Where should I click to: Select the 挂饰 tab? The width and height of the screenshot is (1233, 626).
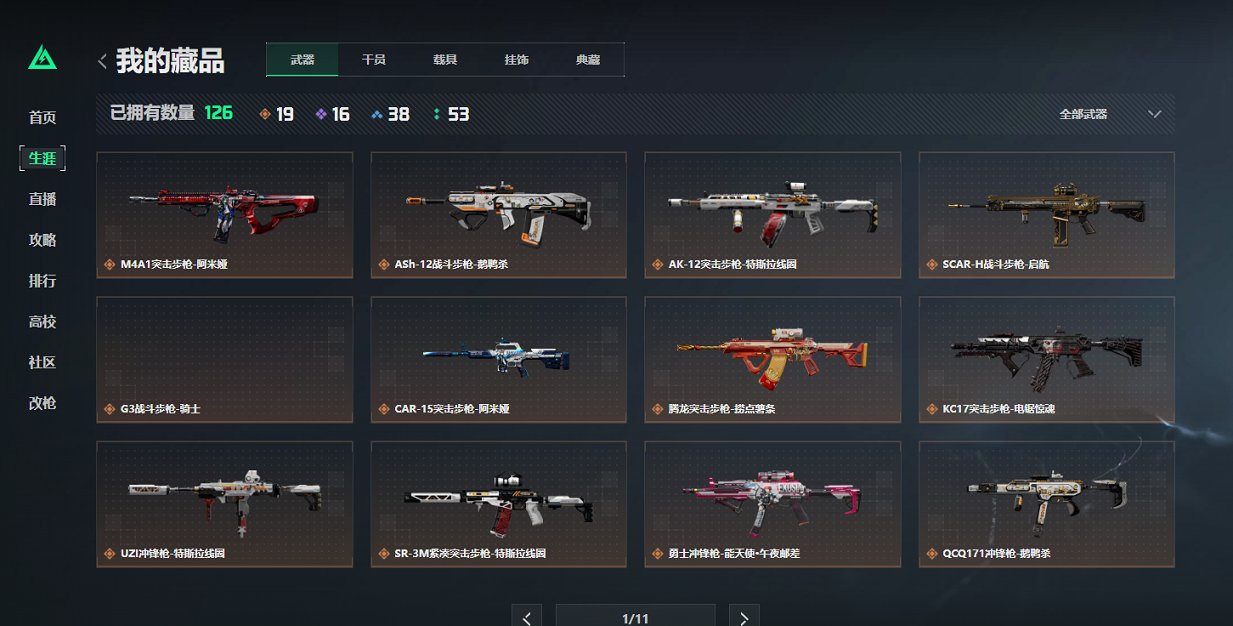517,60
